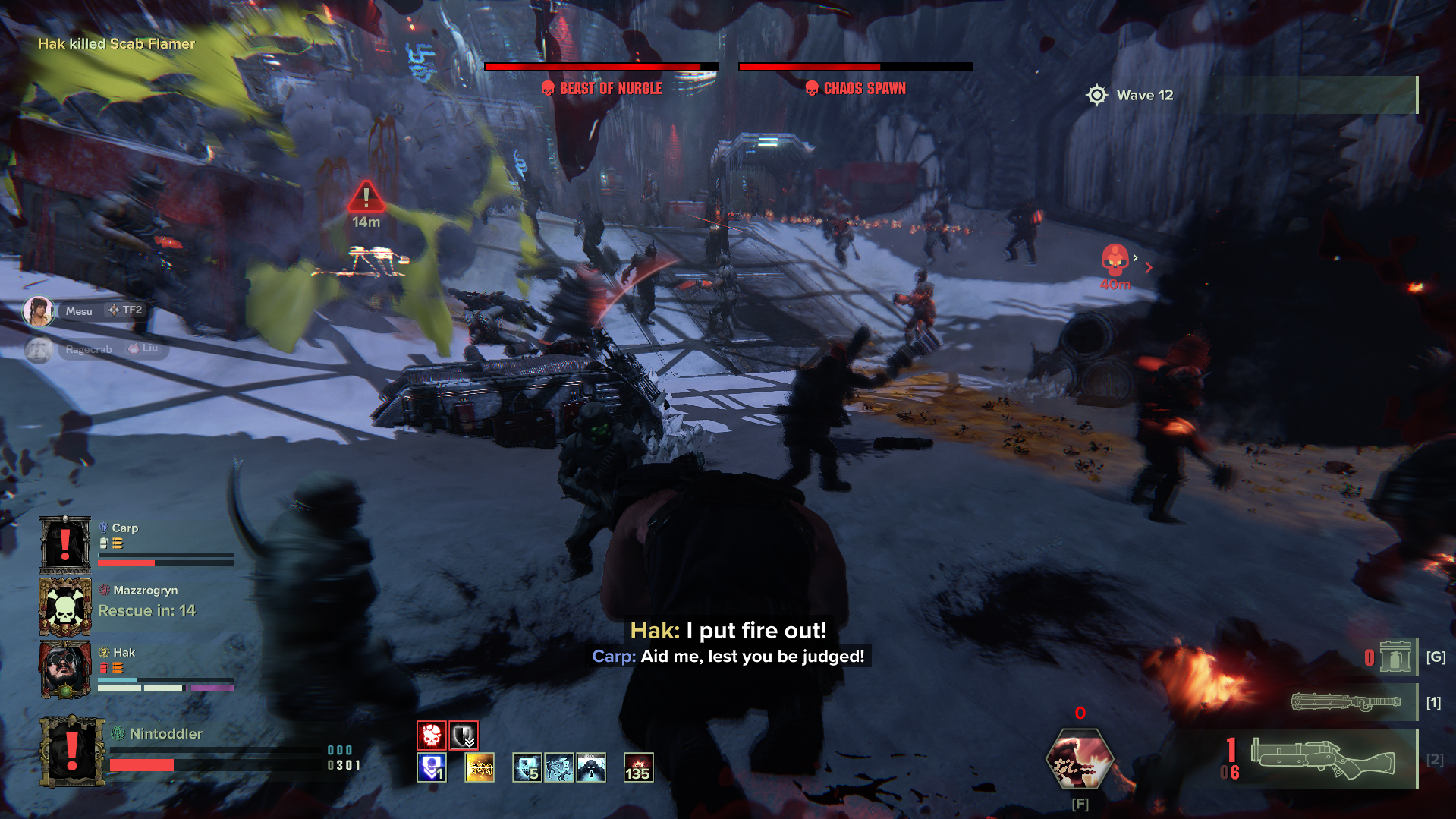
Task: Select the spiked club melee weapon slot
Action: [x=1346, y=702]
